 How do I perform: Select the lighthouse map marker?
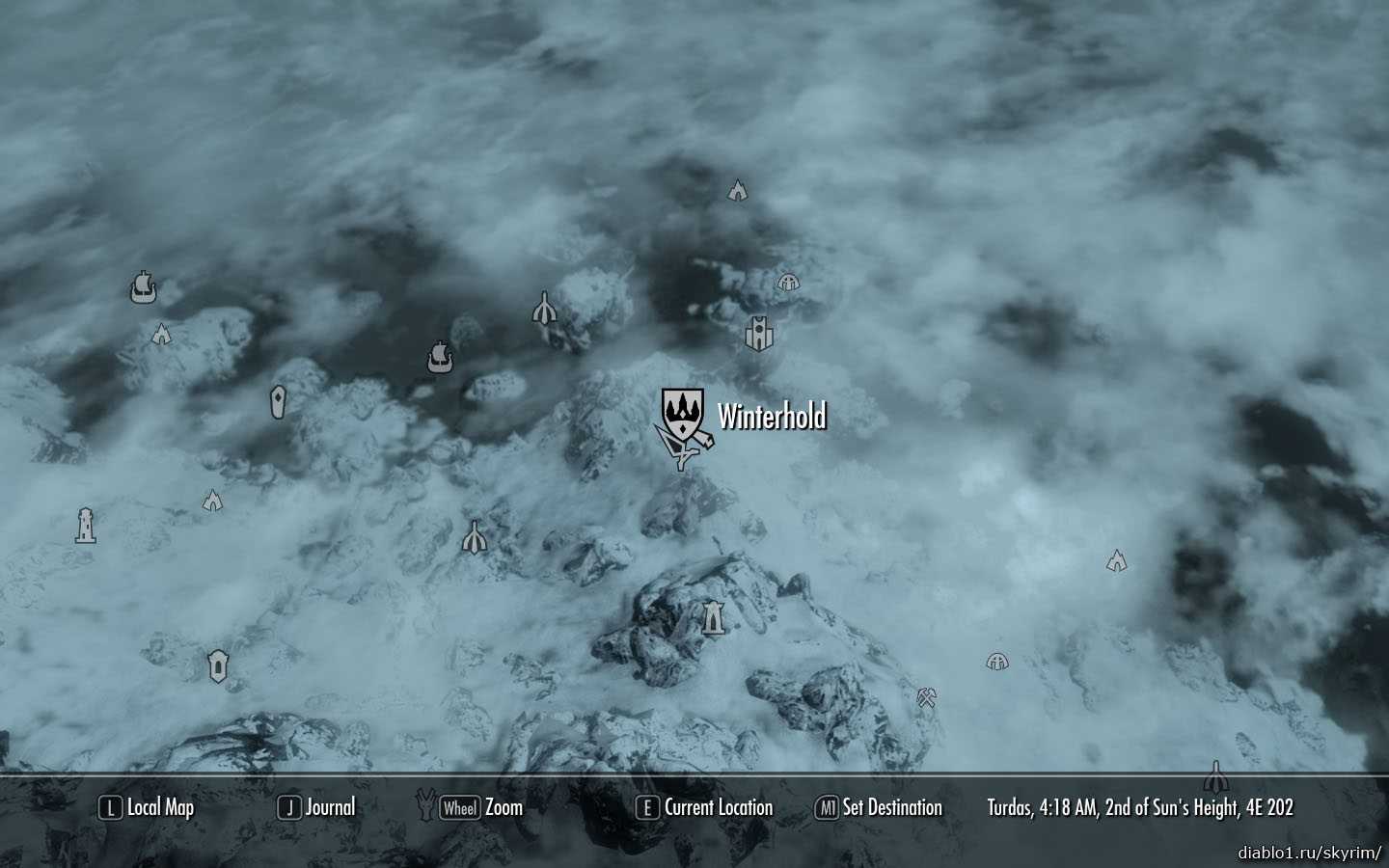tap(86, 526)
